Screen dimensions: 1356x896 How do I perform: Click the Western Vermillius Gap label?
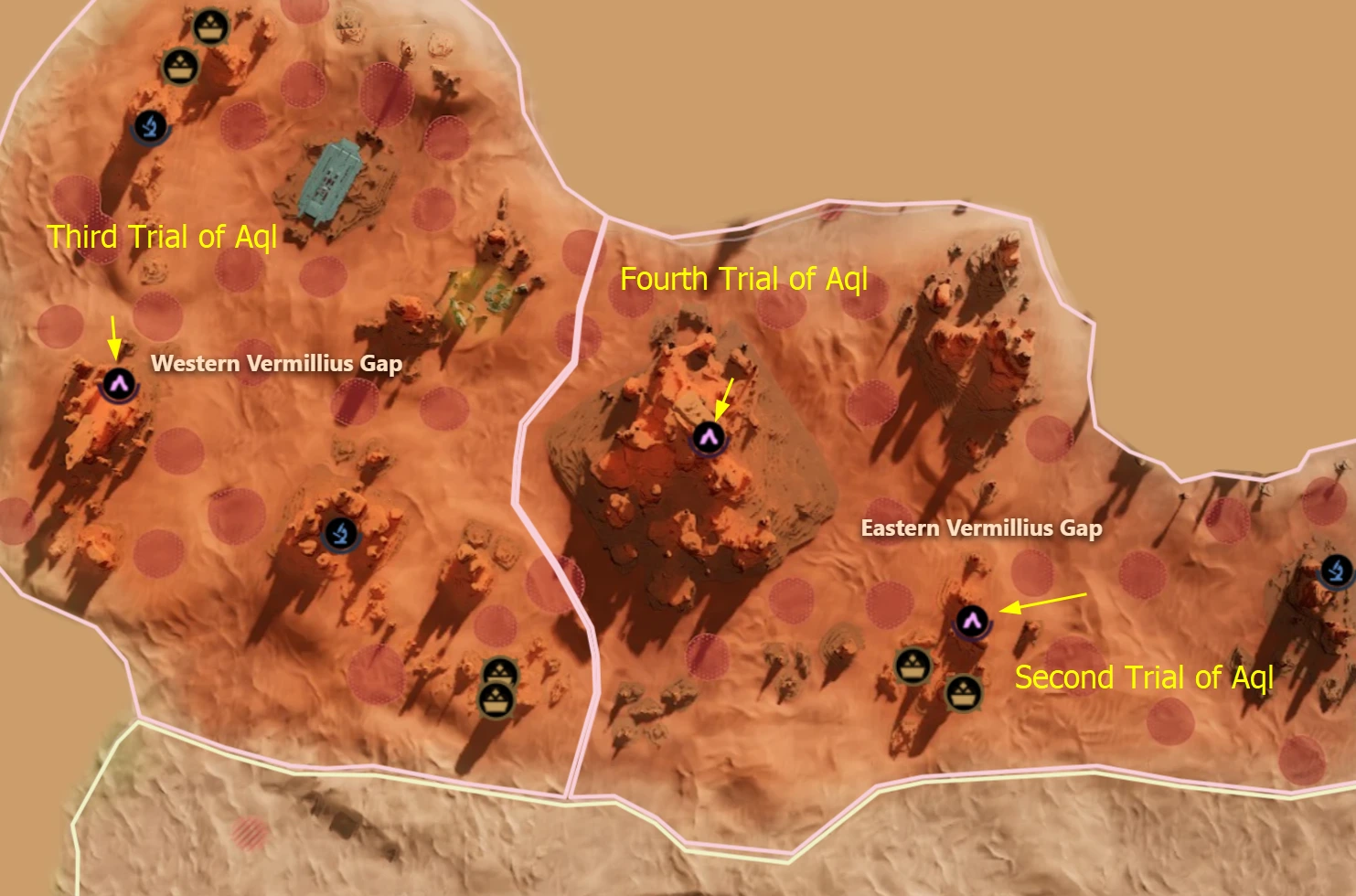tap(277, 364)
